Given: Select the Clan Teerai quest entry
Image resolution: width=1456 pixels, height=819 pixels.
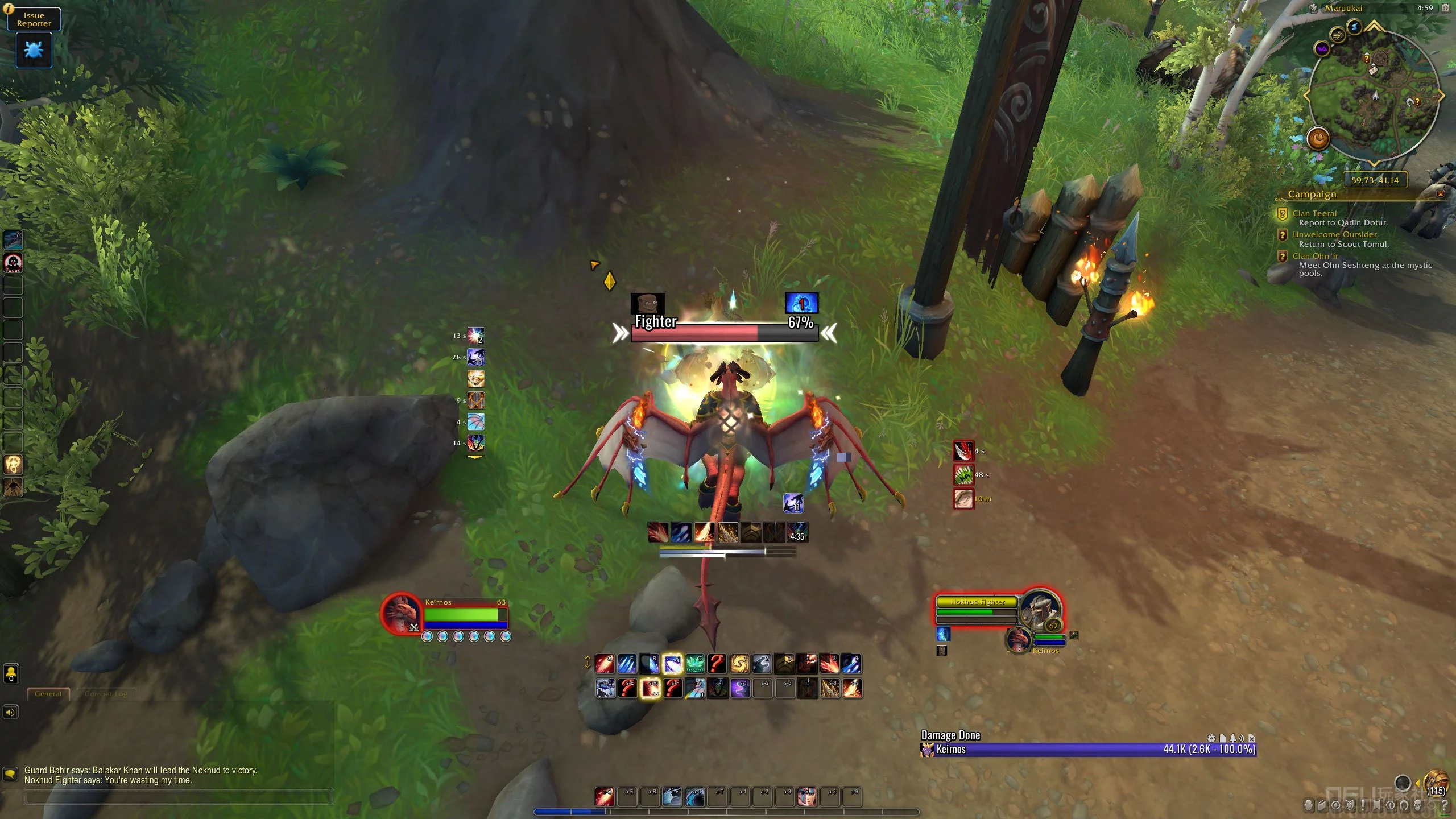Looking at the screenshot, I should tap(1314, 213).
